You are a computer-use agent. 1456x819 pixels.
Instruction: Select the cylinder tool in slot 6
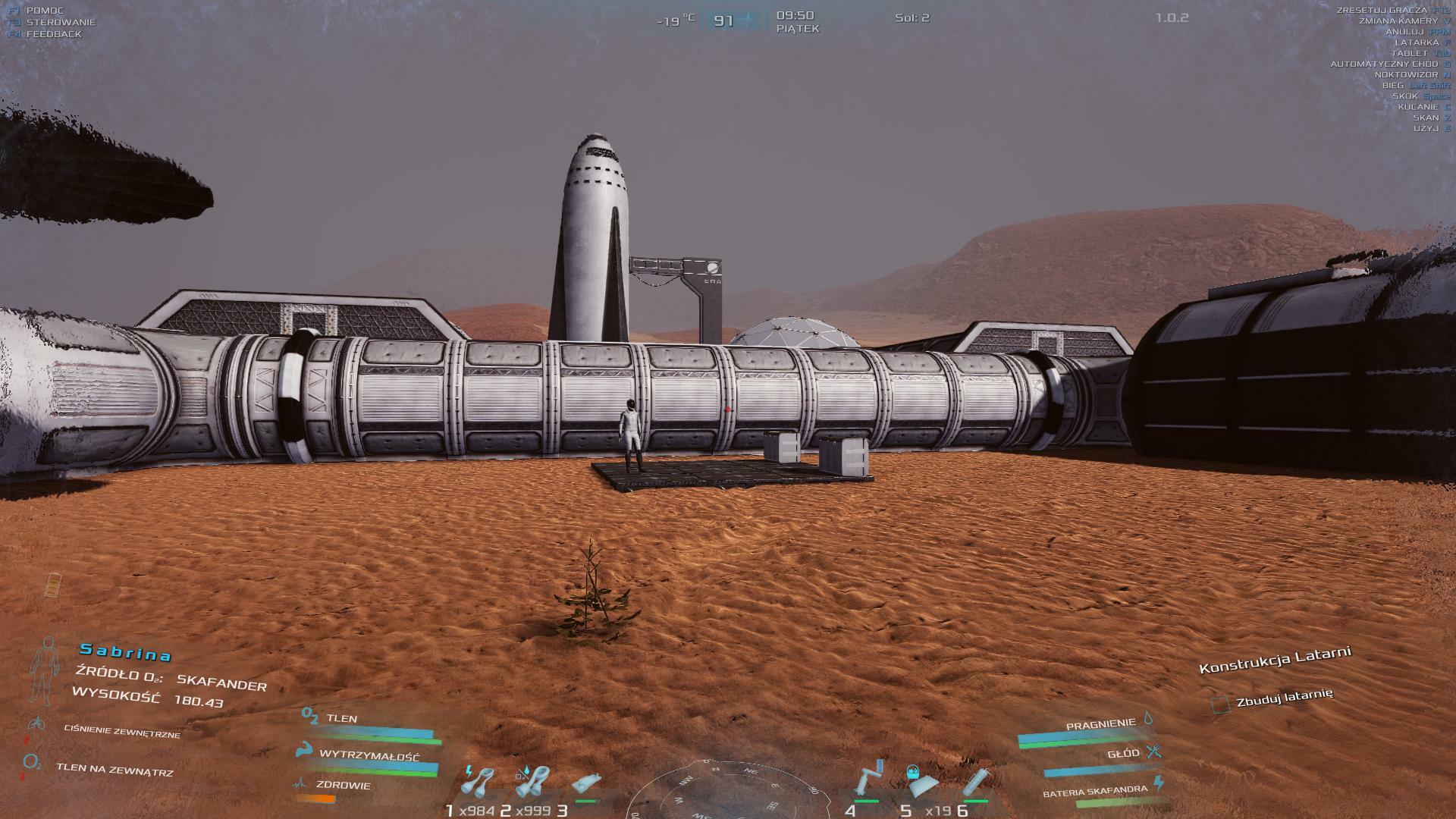pyautogui.click(x=977, y=783)
